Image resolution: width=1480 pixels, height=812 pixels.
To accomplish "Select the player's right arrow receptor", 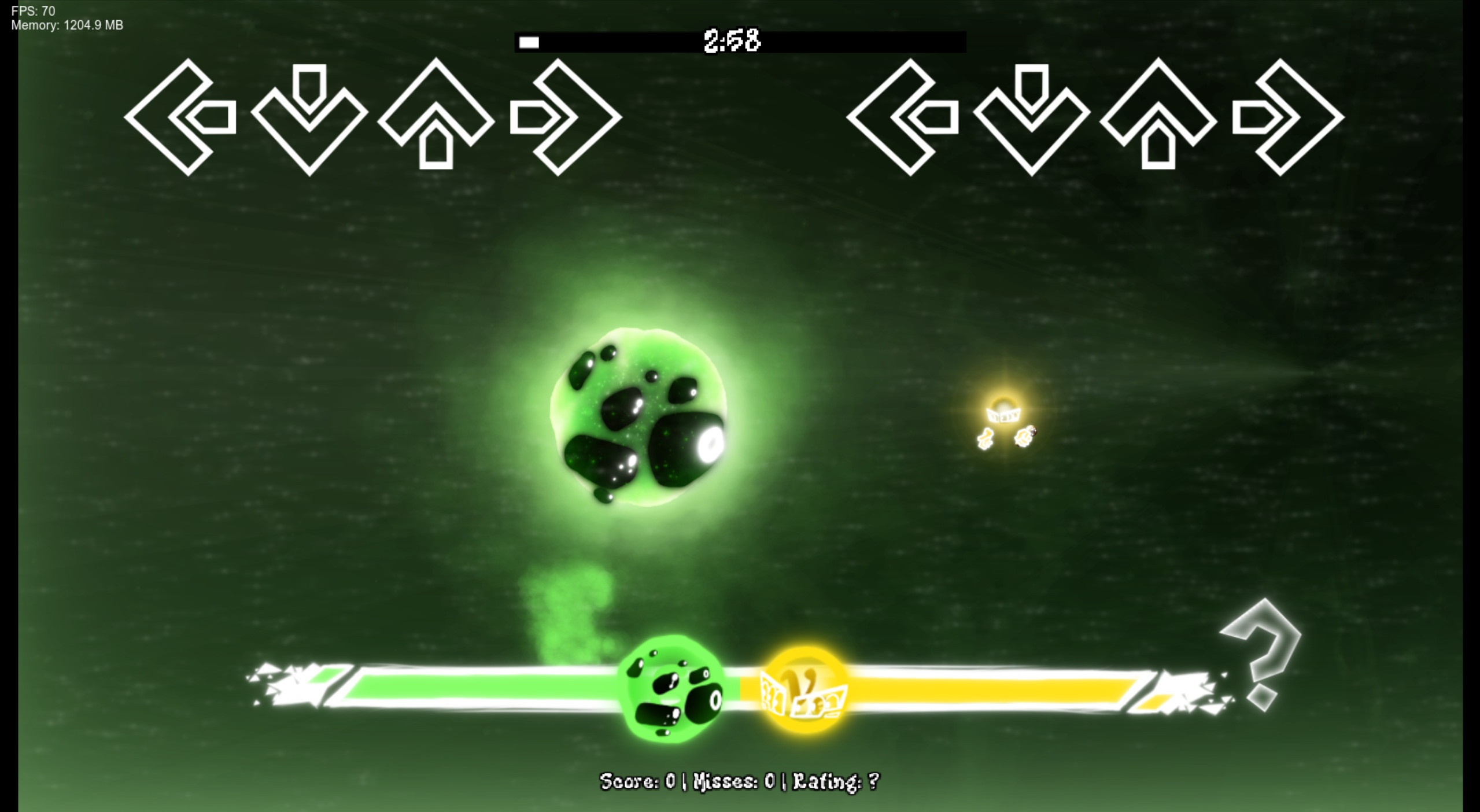I will coord(1284,119).
